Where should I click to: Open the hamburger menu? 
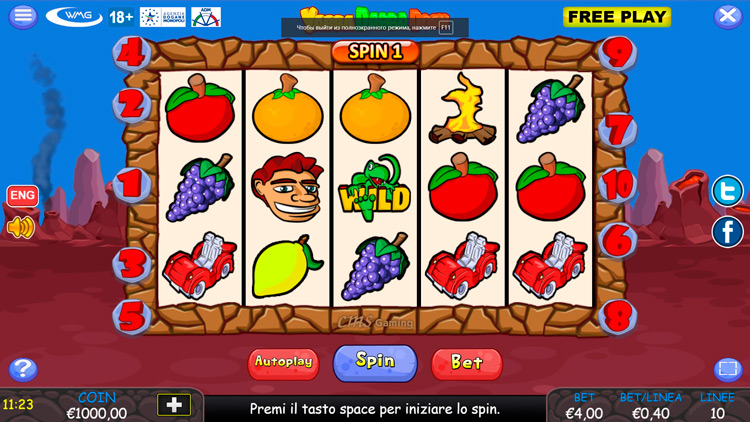click(22, 16)
